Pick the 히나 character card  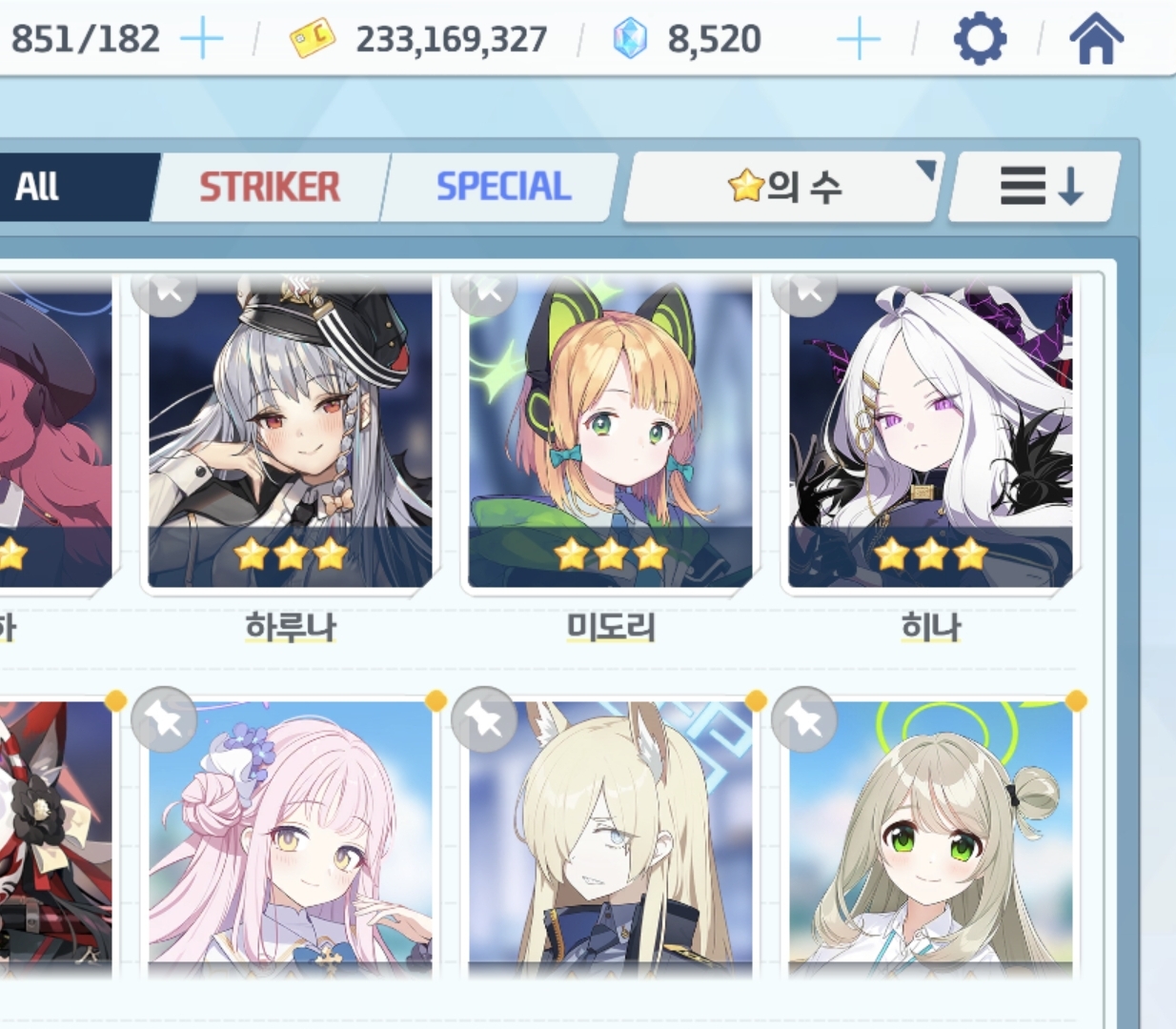(x=930, y=434)
